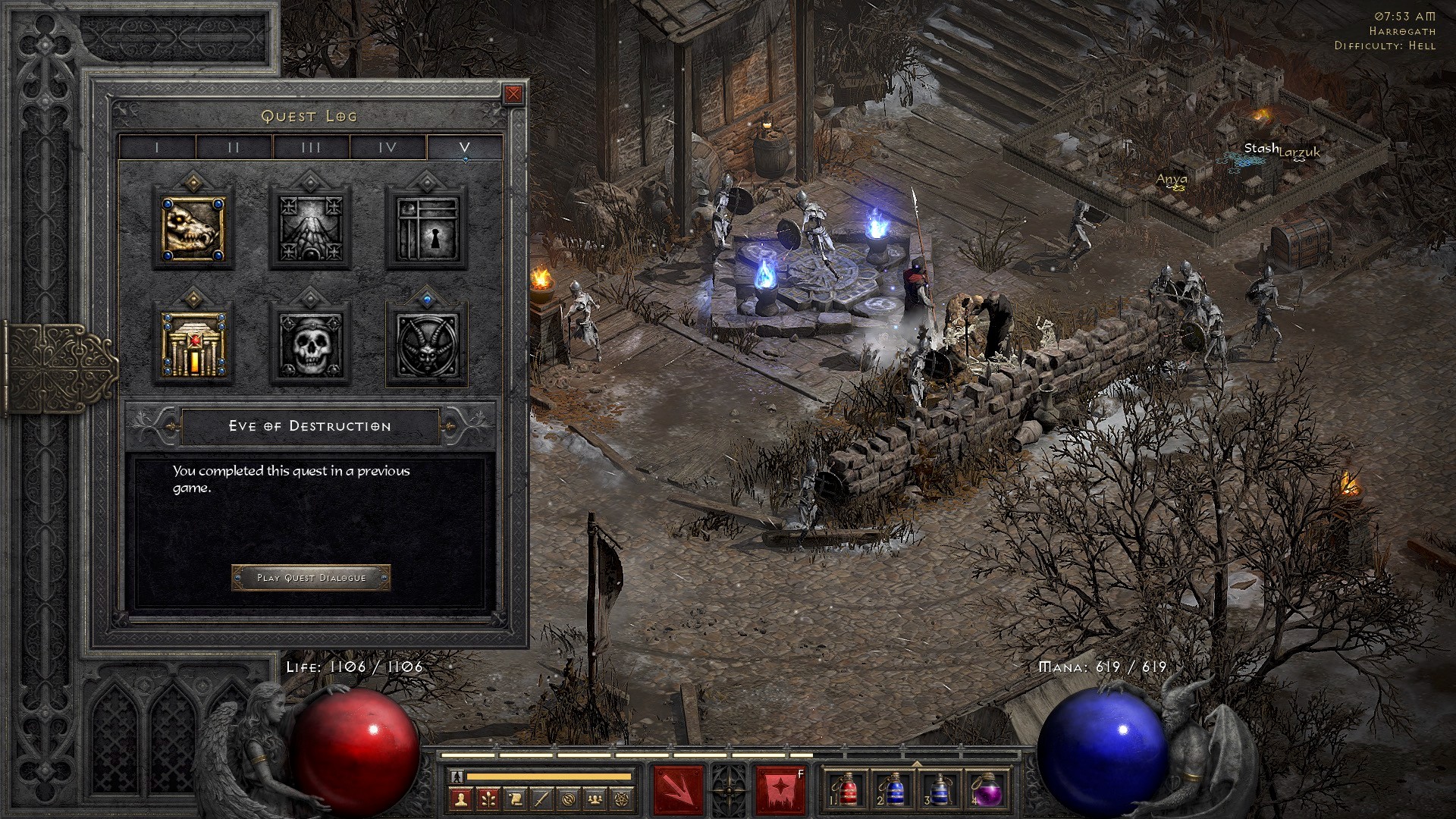Use the purple rejuvenation potion in slot 4
This screenshot has height=819, width=1456.
tap(988, 790)
